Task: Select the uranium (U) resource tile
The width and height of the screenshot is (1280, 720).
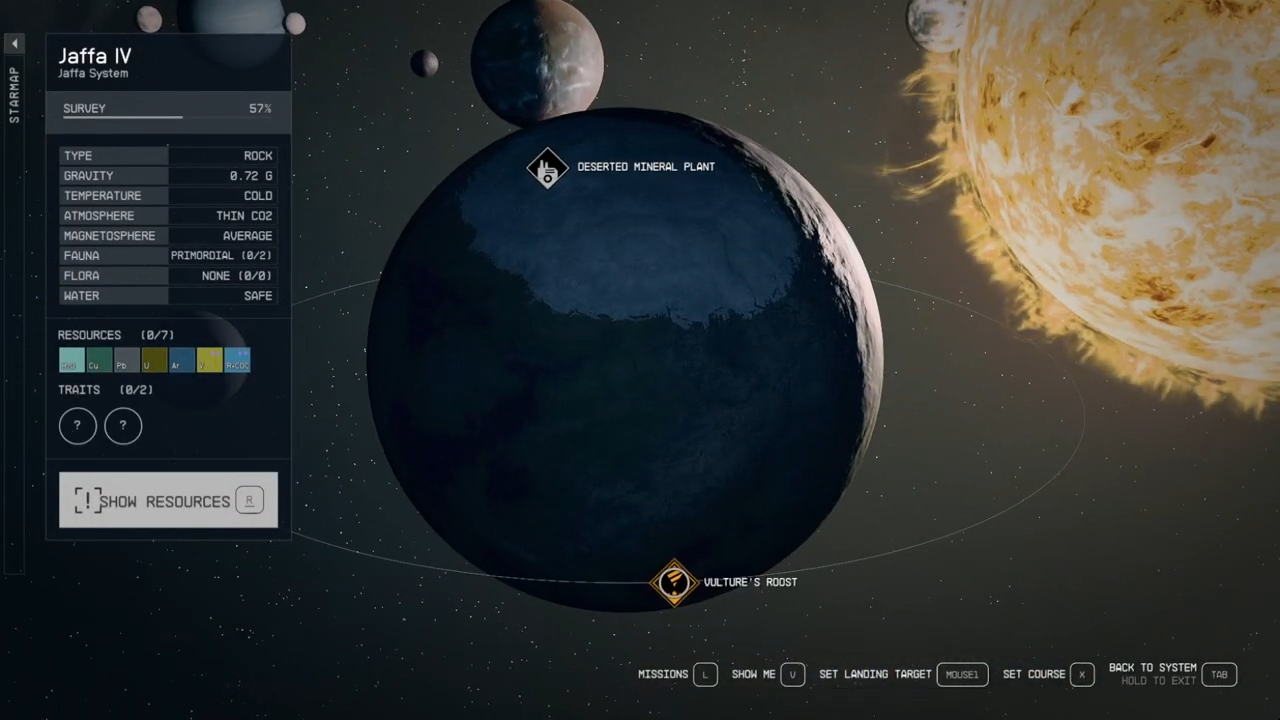Action: (154, 360)
